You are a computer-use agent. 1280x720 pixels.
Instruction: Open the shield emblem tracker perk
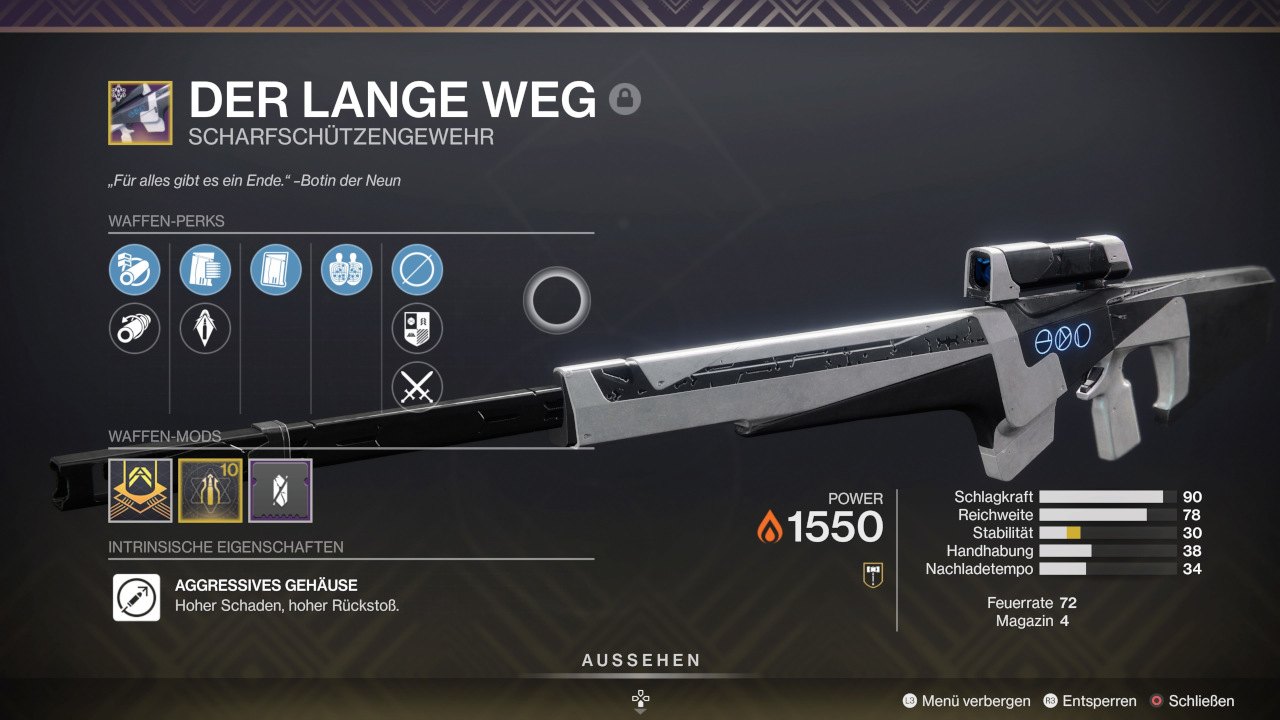click(x=417, y=329)
